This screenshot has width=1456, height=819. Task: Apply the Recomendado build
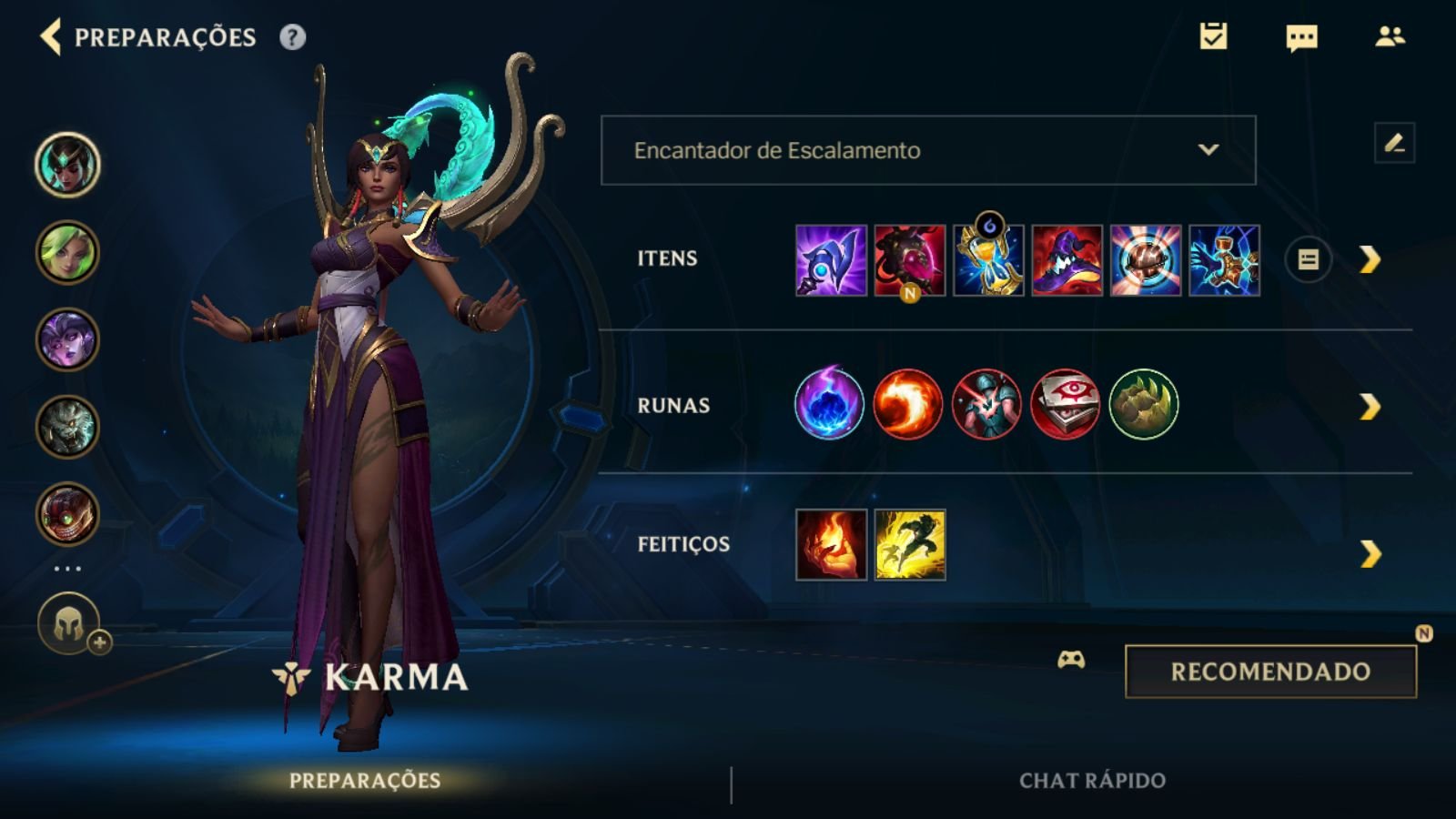(1270, 672)
